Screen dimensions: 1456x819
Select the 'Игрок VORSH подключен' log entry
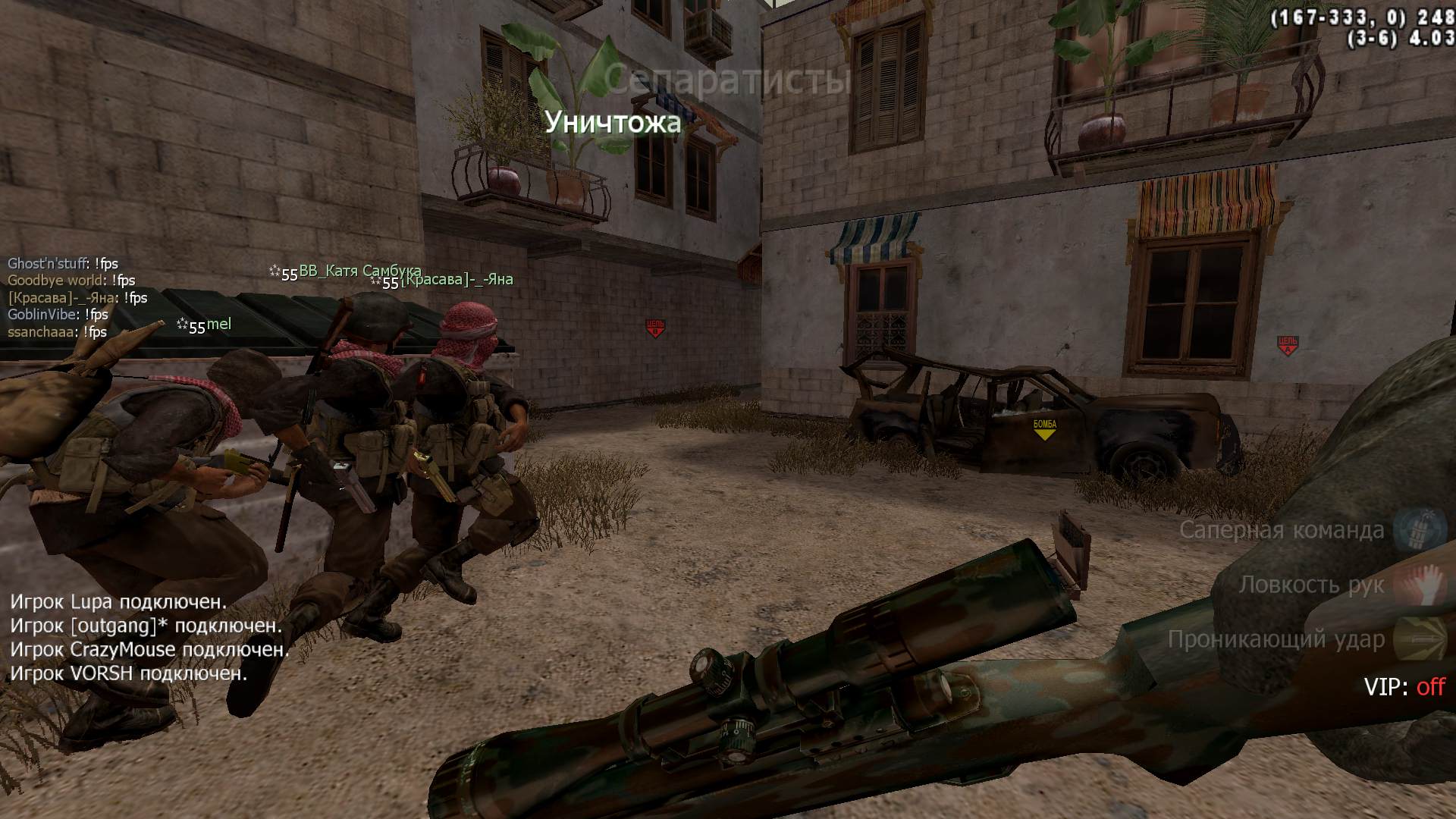click(128, 673)
